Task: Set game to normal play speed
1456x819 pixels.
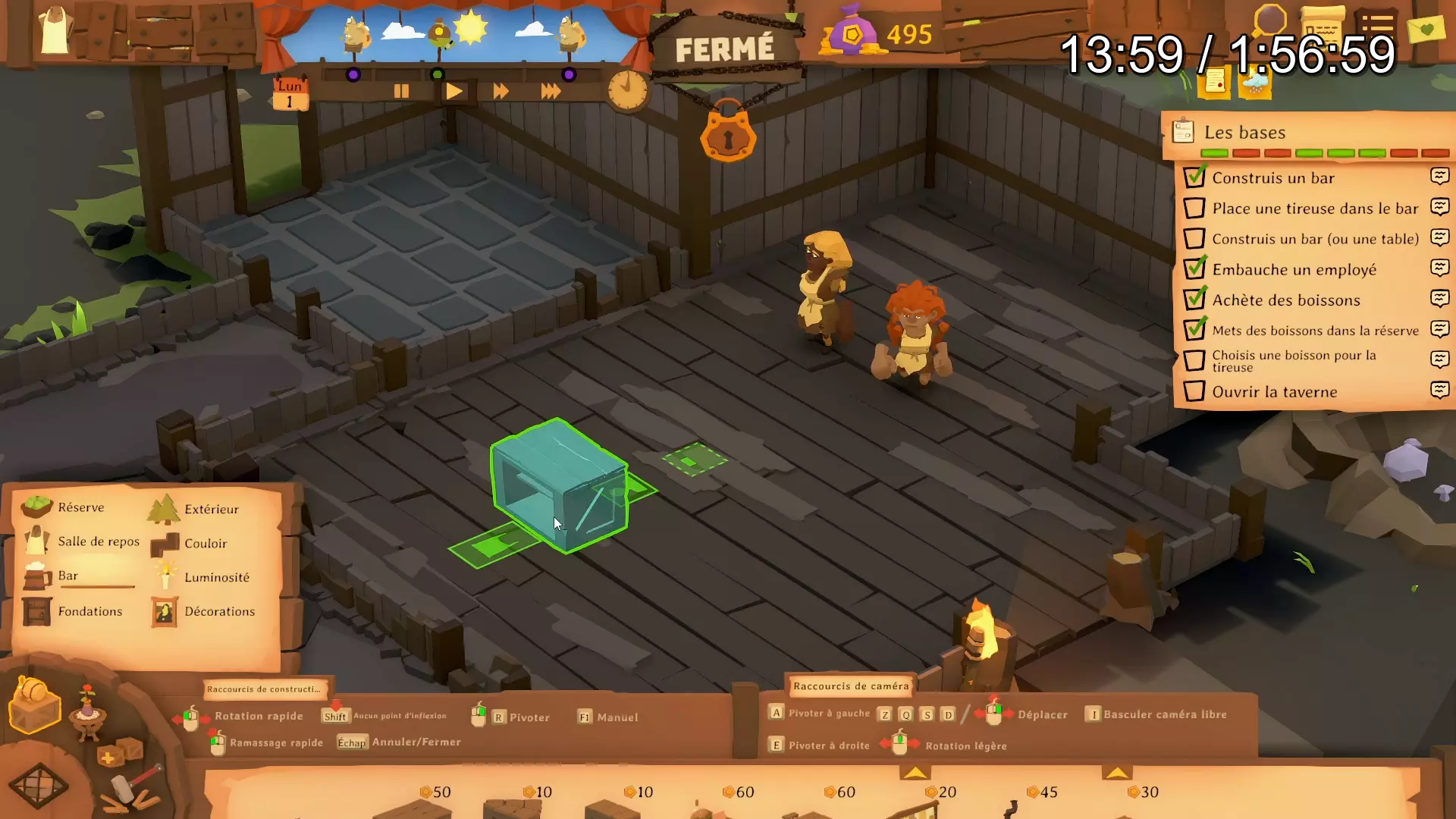Action: [x=454, y=92]
